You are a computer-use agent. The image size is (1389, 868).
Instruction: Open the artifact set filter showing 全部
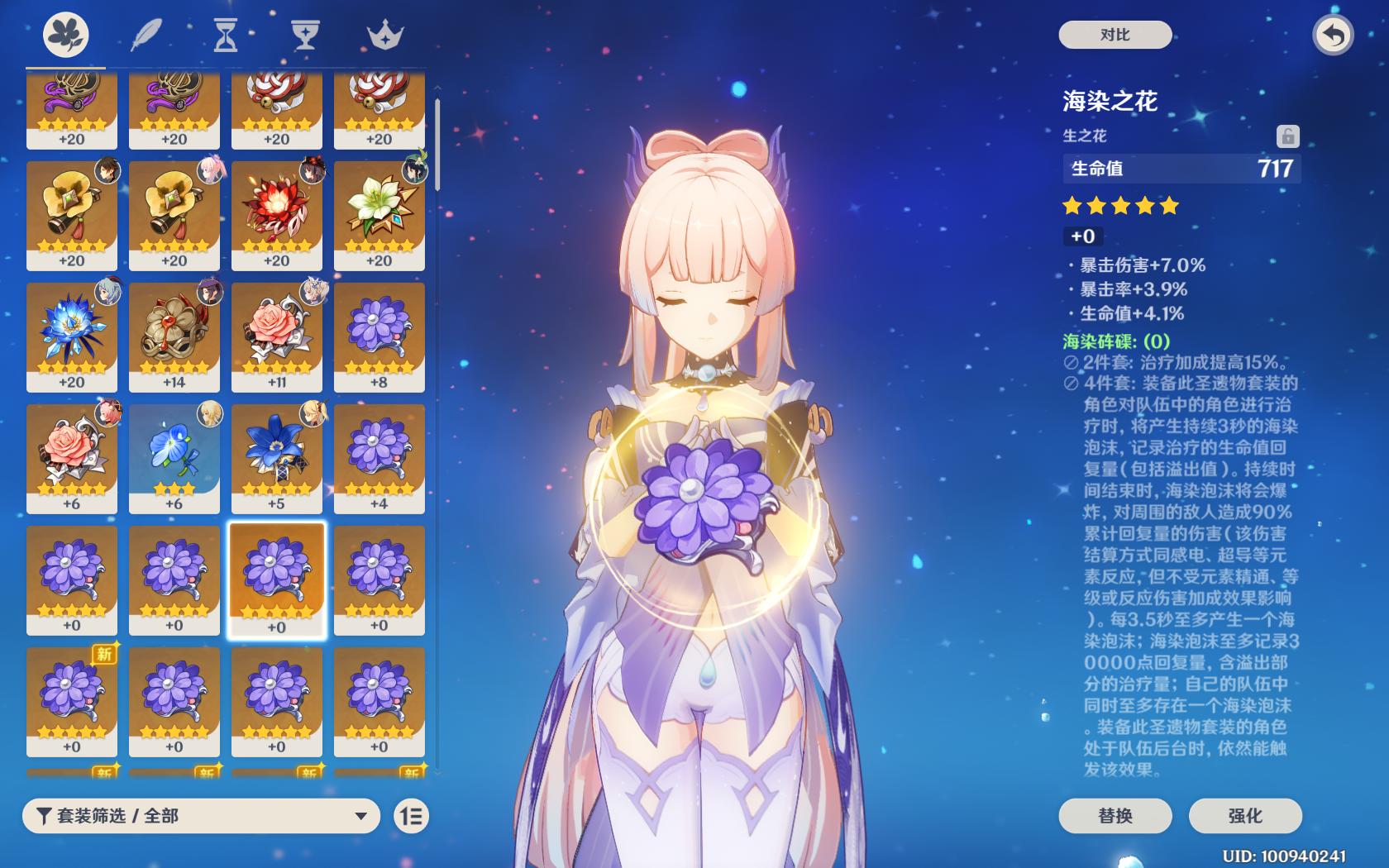pyautogui.click(x=198, y=816)
